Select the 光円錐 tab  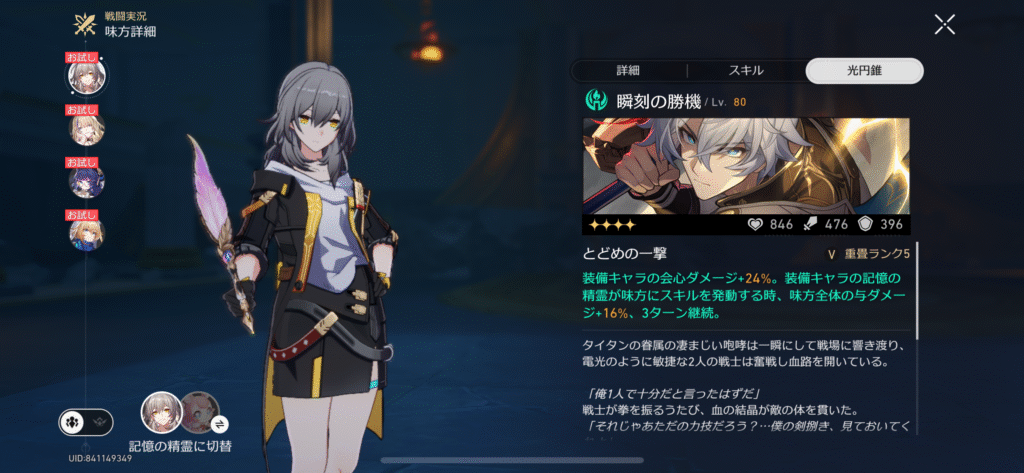[864, 70]
